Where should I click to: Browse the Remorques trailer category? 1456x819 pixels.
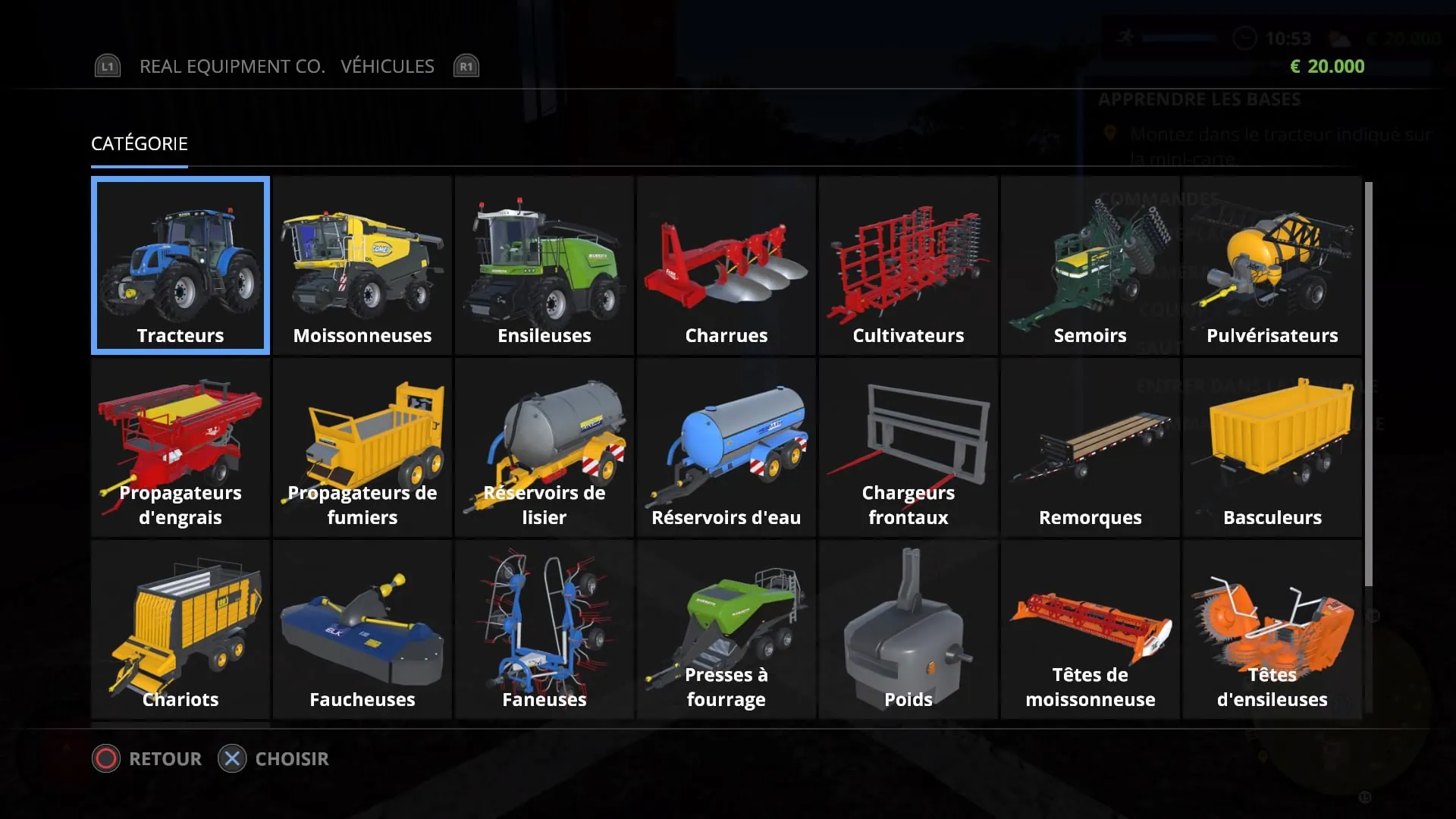coord(1090,447)
